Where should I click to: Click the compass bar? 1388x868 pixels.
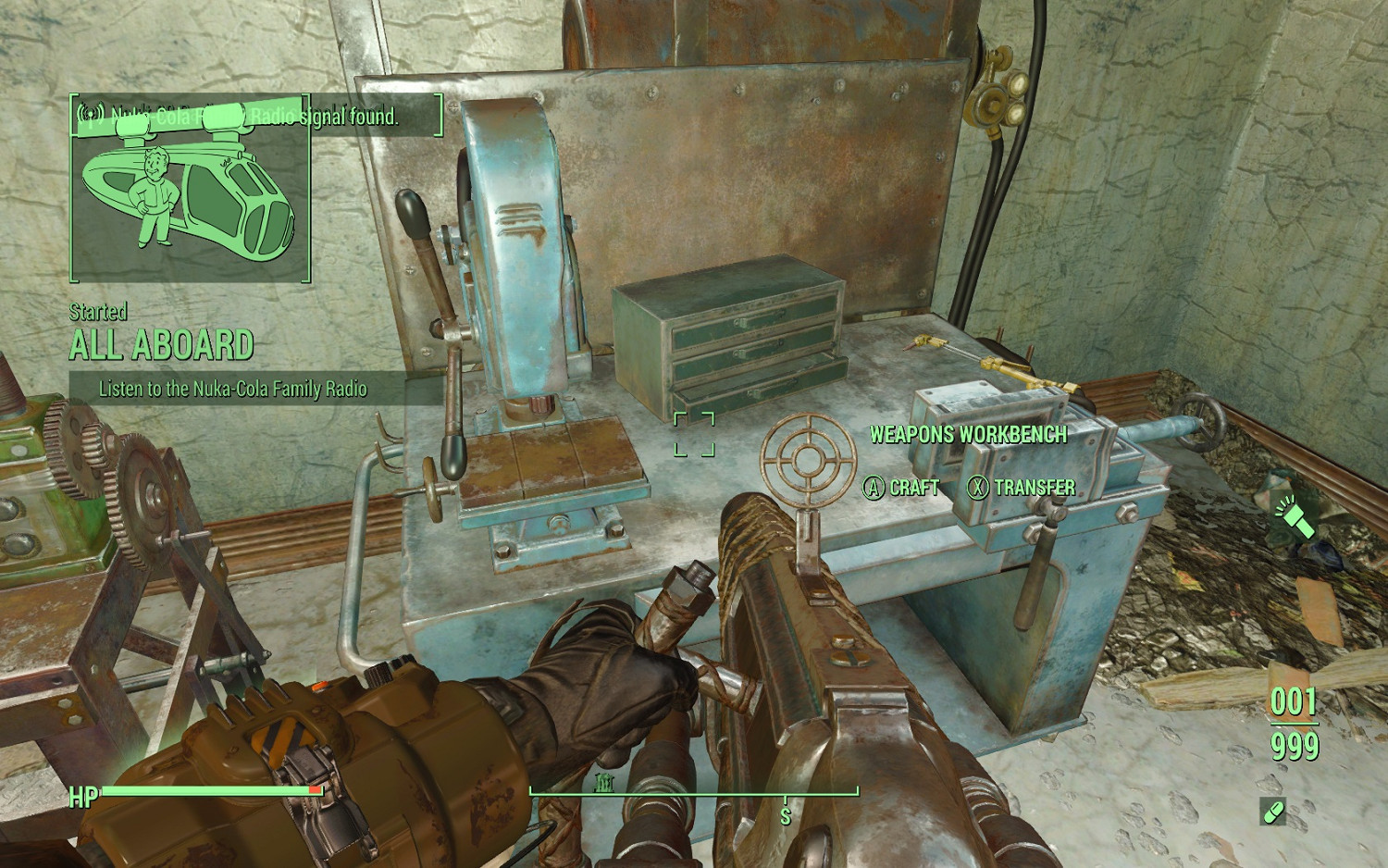[694, 792]
